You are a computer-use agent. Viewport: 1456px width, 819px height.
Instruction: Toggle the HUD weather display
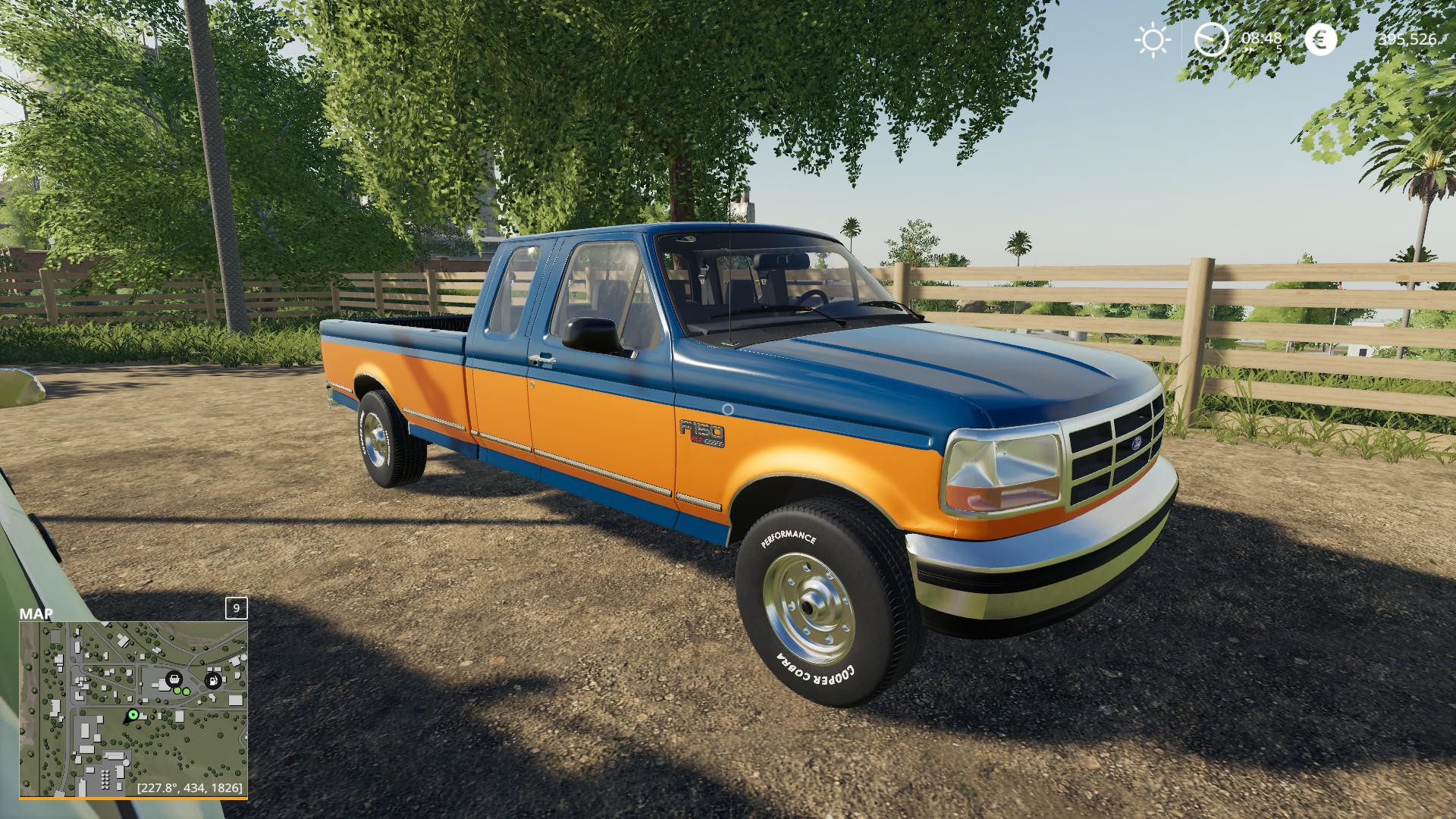point(1153,39)
